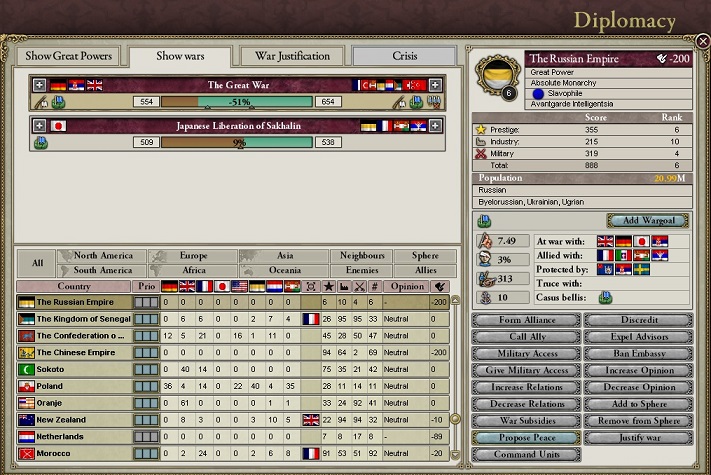
Task: Click the Propose Peace button
Action: (526, 438)
